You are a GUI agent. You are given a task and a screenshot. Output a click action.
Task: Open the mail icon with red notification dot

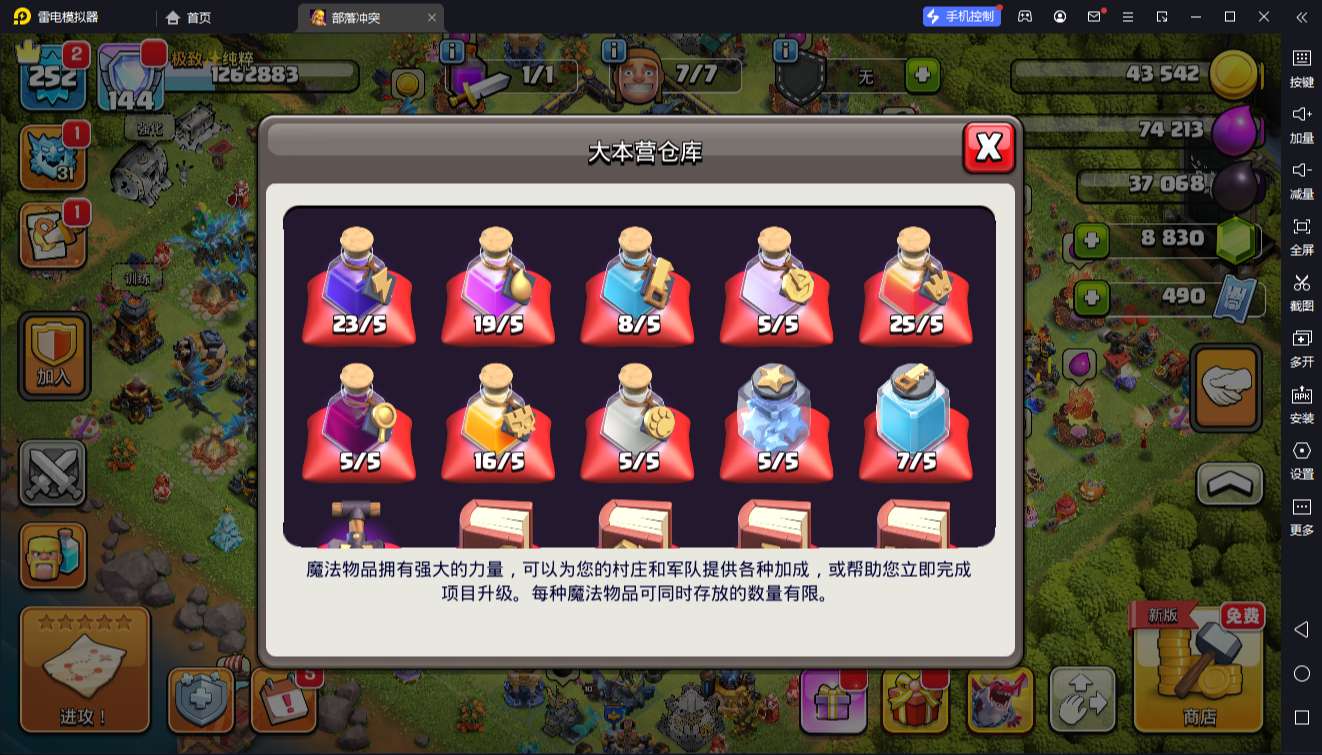point(1093,17)
